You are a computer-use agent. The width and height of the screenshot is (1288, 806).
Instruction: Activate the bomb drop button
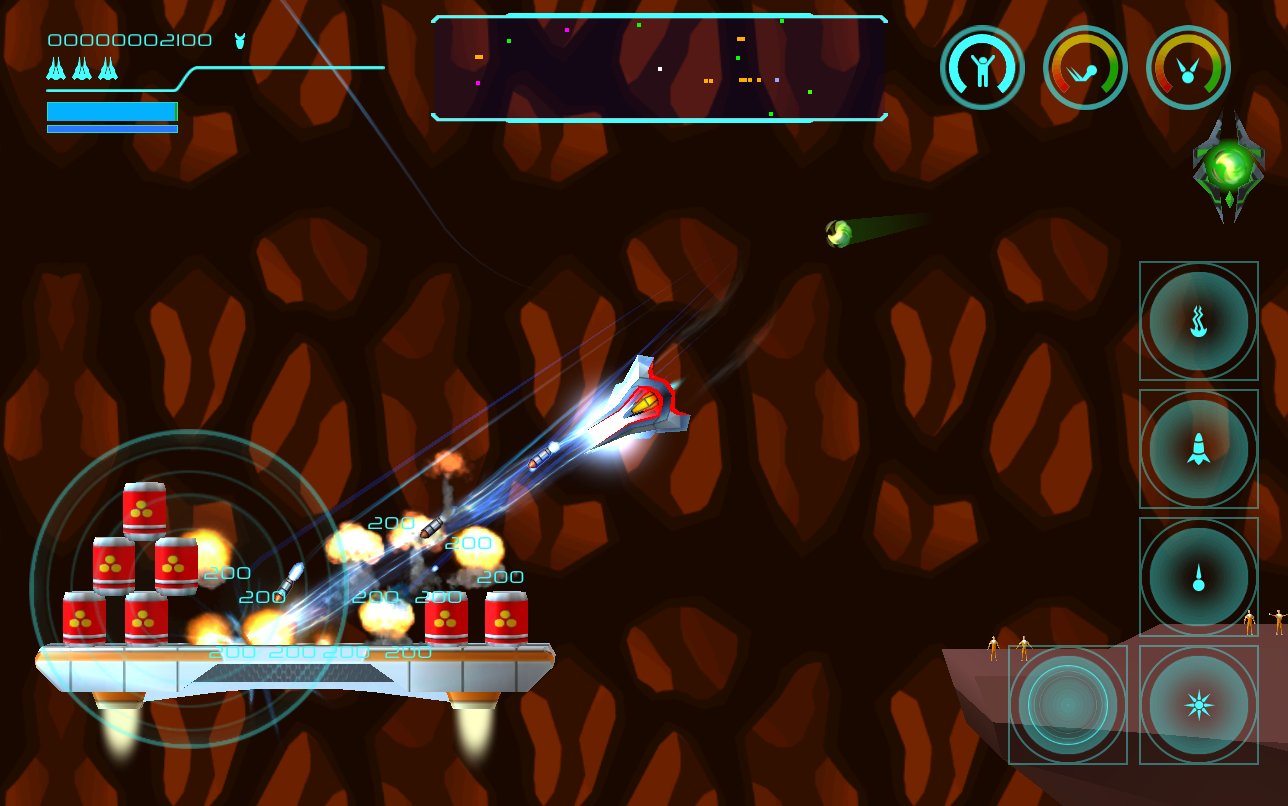click(1198, 577)
